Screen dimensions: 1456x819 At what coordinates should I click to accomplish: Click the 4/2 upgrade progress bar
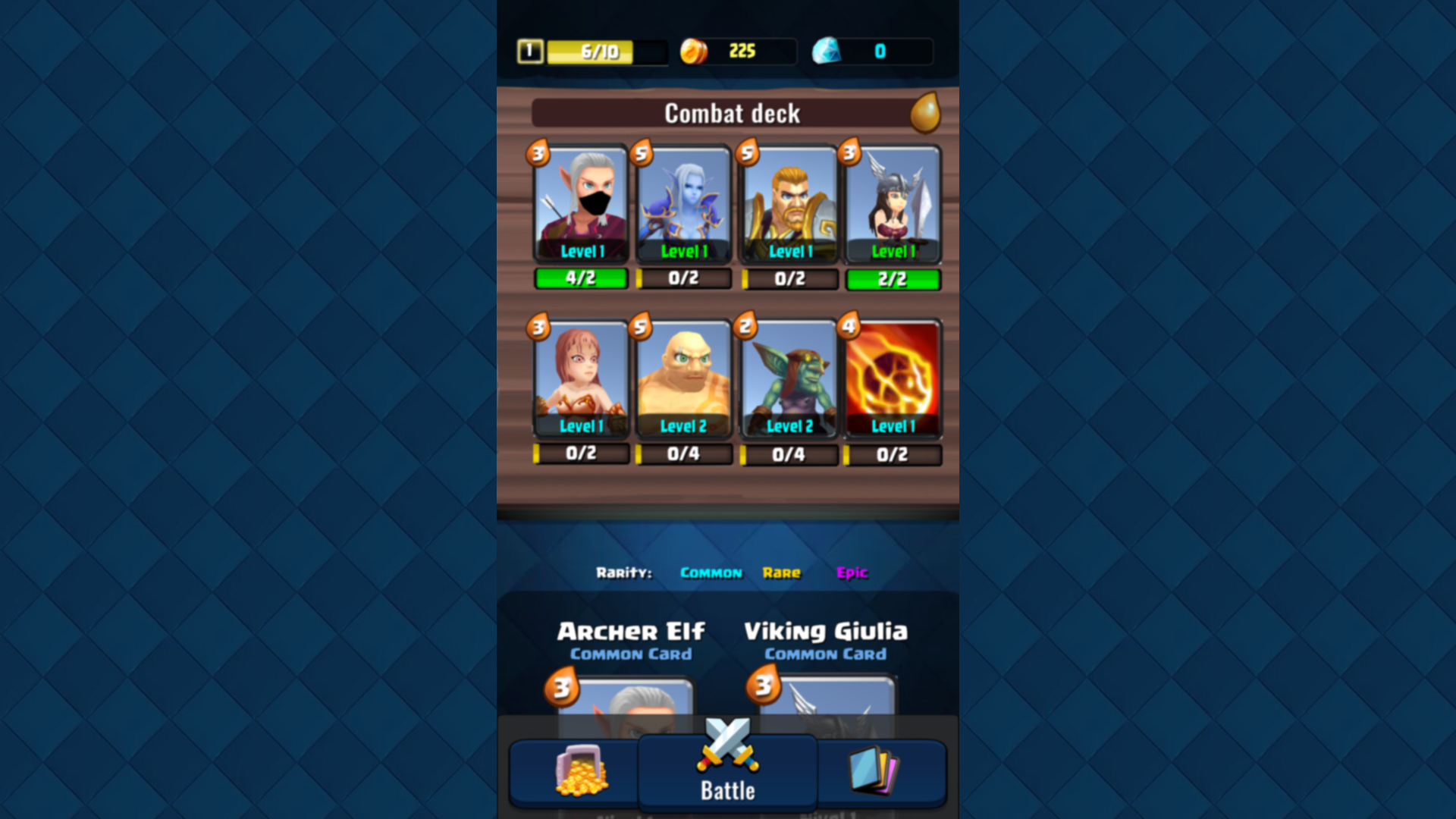point(581,279)
